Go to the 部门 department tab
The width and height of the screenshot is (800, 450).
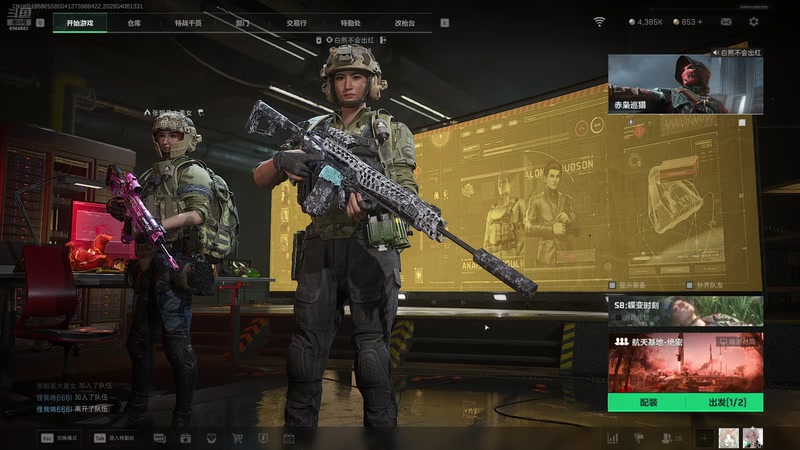(242, 22)
